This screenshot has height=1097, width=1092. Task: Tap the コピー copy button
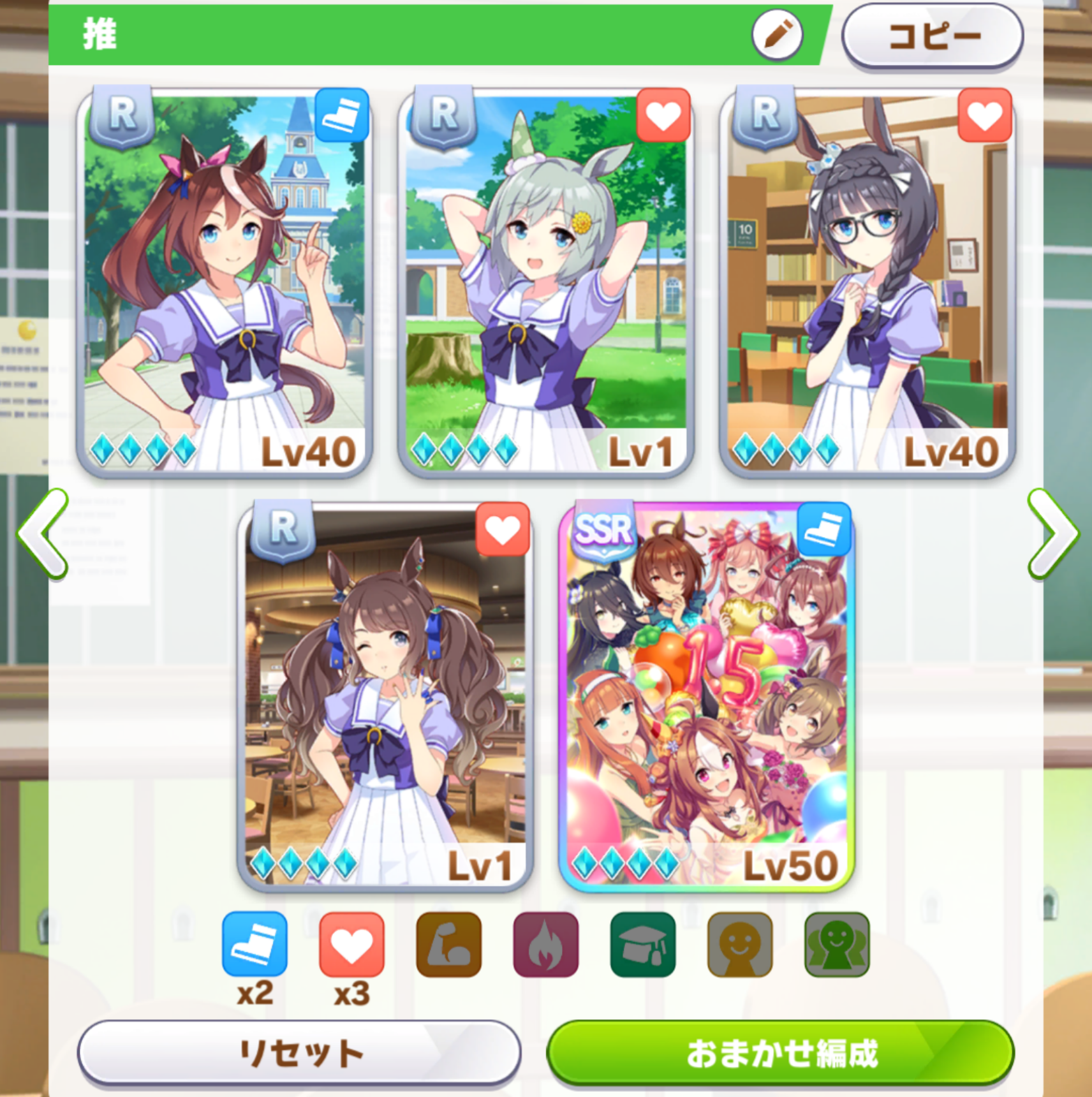point(933,36)
